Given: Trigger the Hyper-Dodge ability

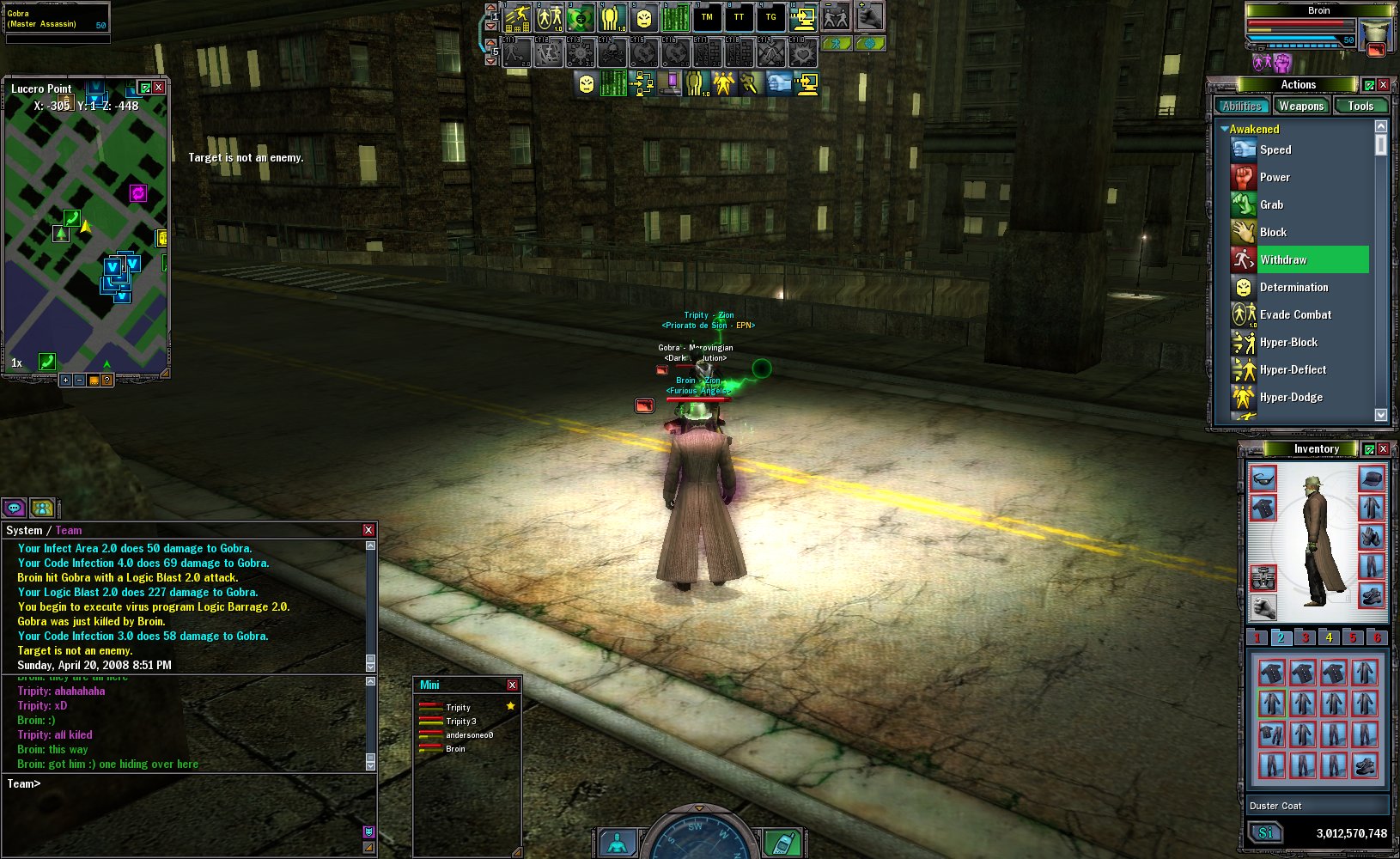Looking at the screenshot, I should [1291, 397].
